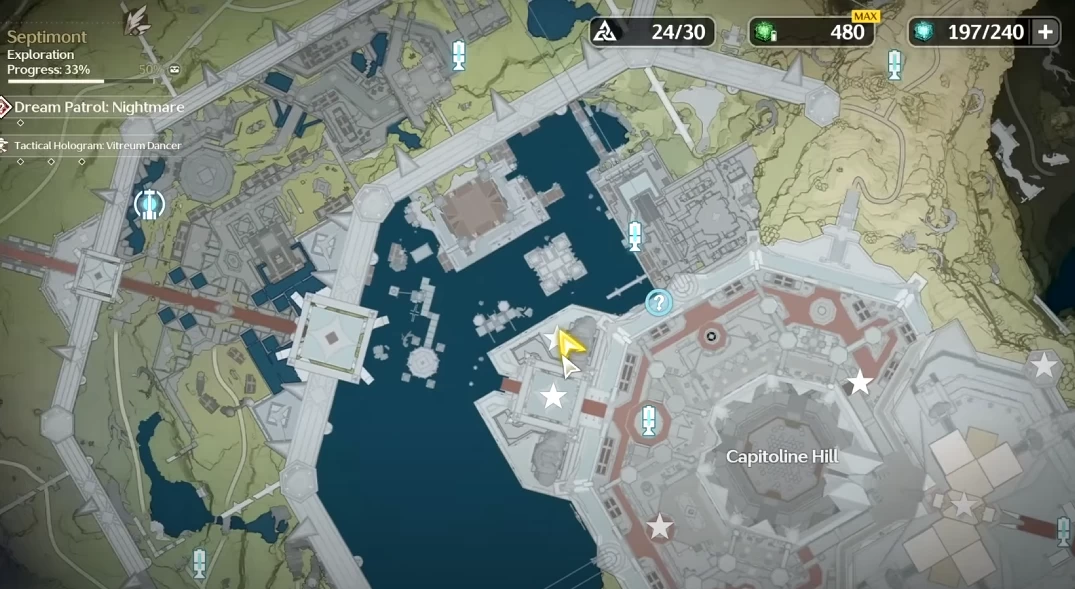This screenshot has width=1075, height=589.
Task: Choose the circled blue tower marker
Action: 149,204
